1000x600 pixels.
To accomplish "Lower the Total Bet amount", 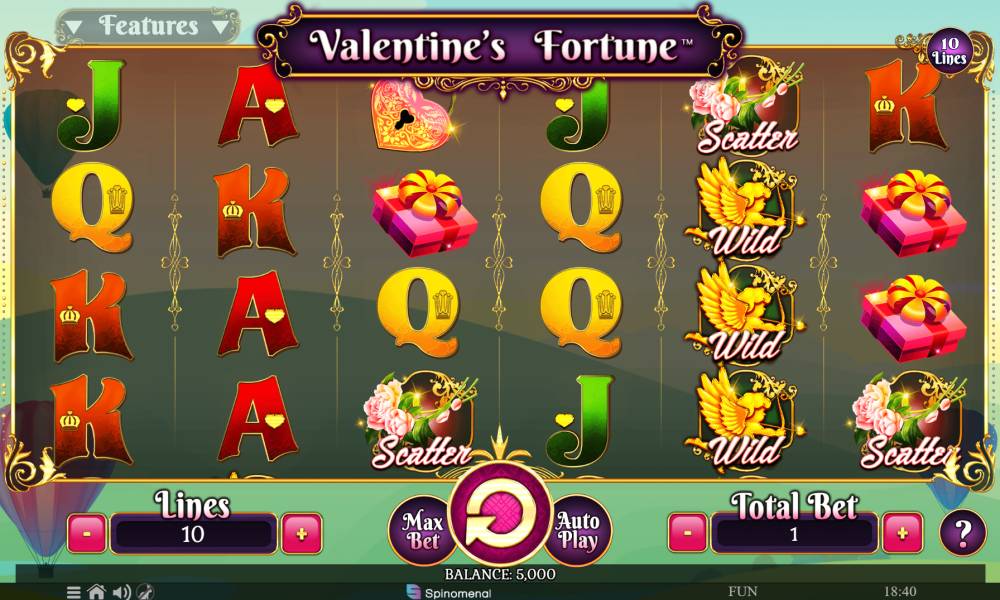I will tap(687, 533).
